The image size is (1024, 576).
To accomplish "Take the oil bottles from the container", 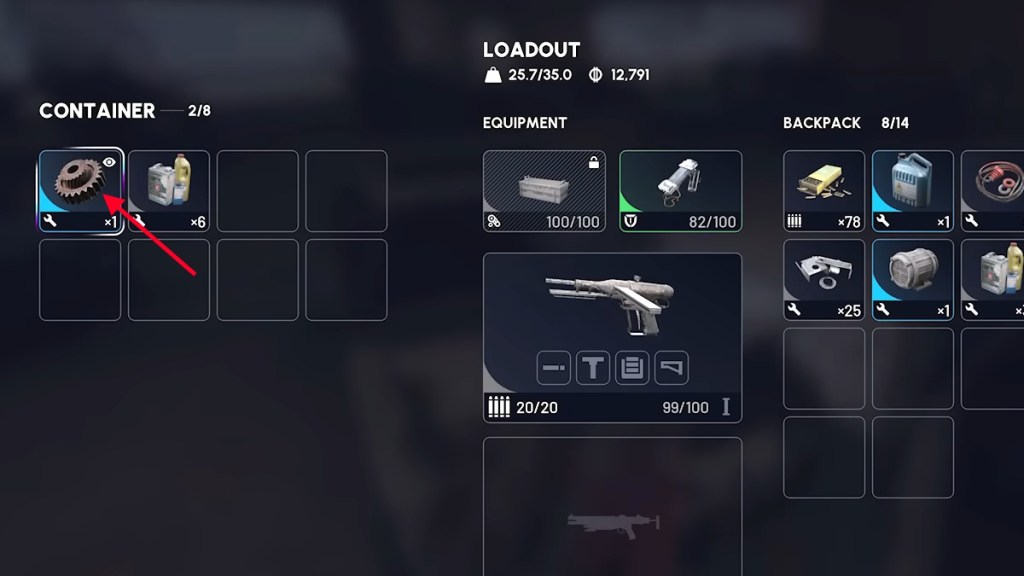I will (x=169, y=191).
